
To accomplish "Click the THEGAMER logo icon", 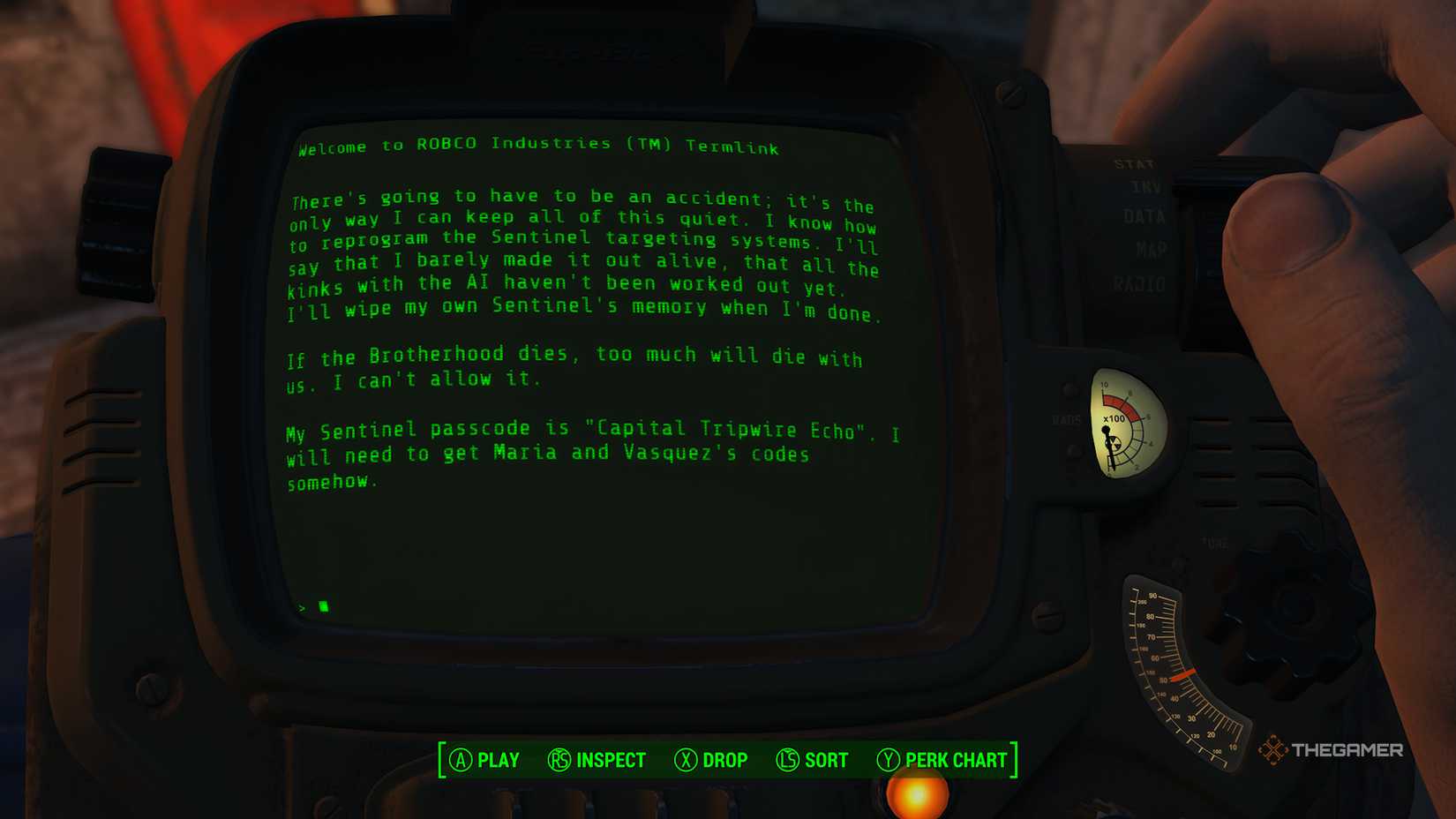I will click(1272, 751).
